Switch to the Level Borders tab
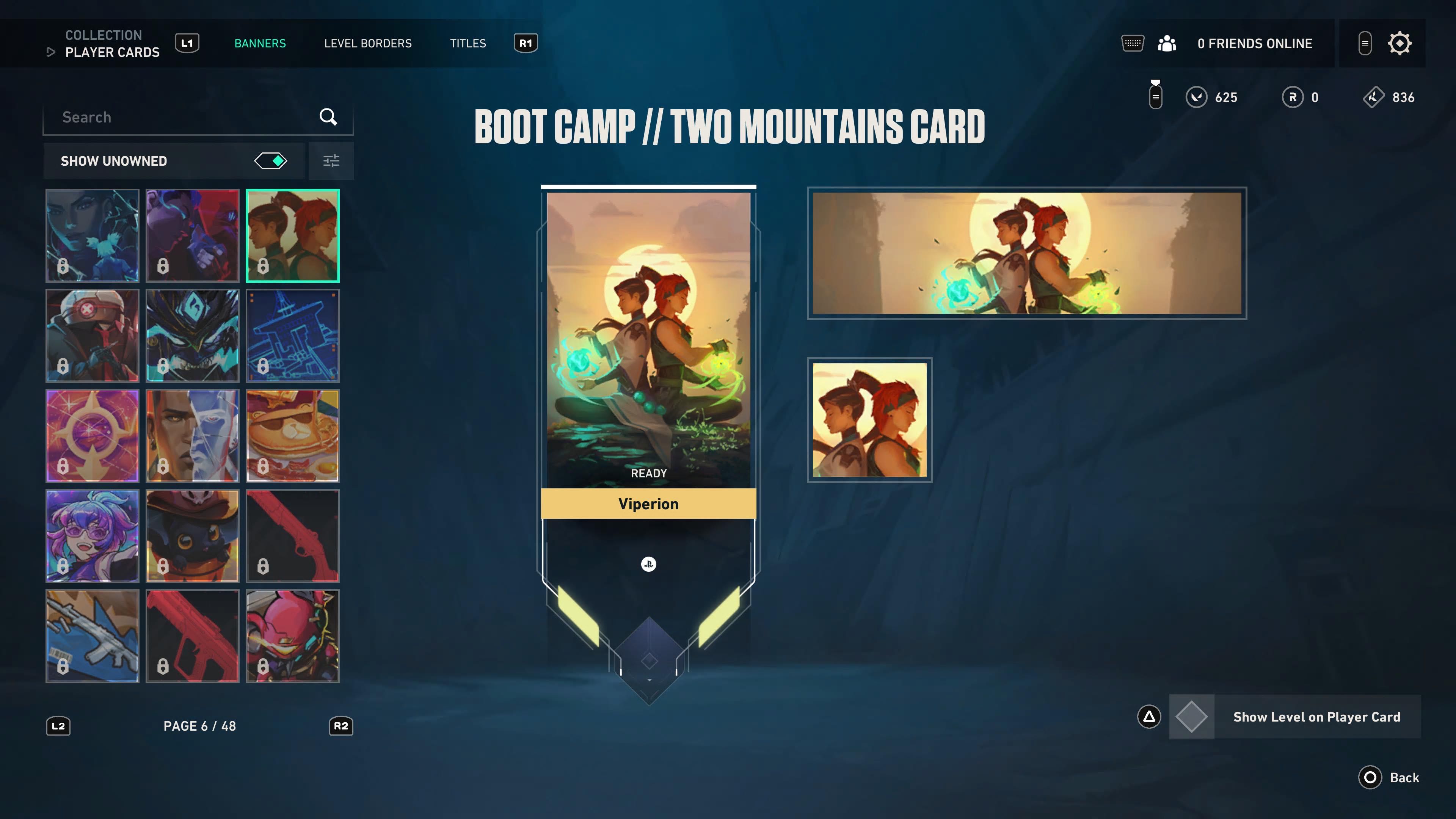The image size is (1456, 819). [x=367, y=44]
